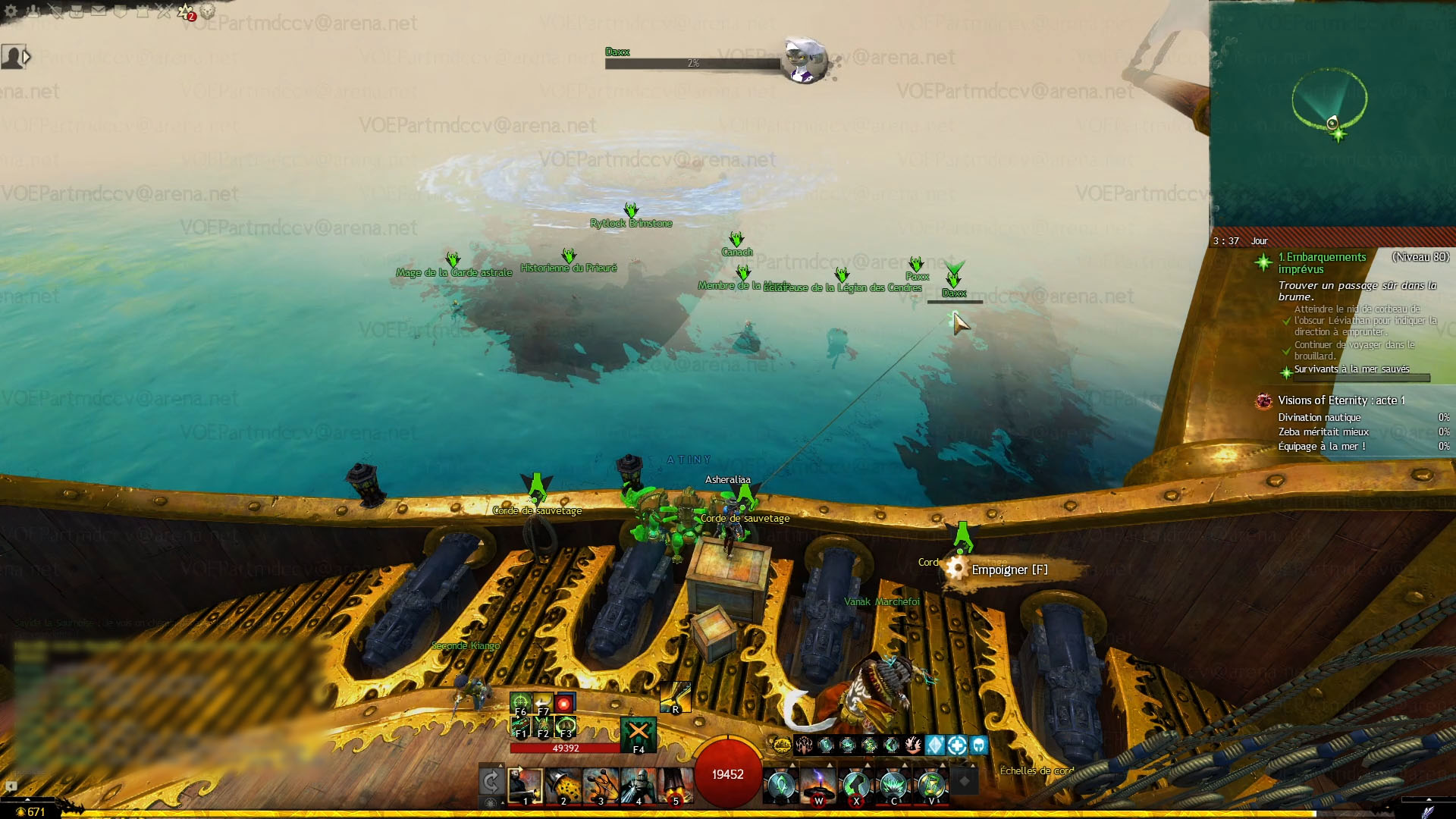The width and height of the screenshot is (1456, 819).
Task: Activate weapon skill 1 cannon shot
Action: coord(525,786)
